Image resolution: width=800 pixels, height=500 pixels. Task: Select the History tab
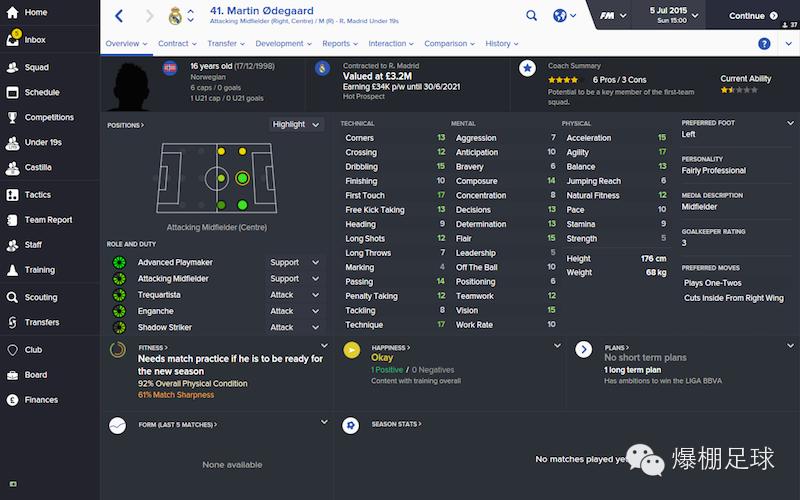[501, 44]
